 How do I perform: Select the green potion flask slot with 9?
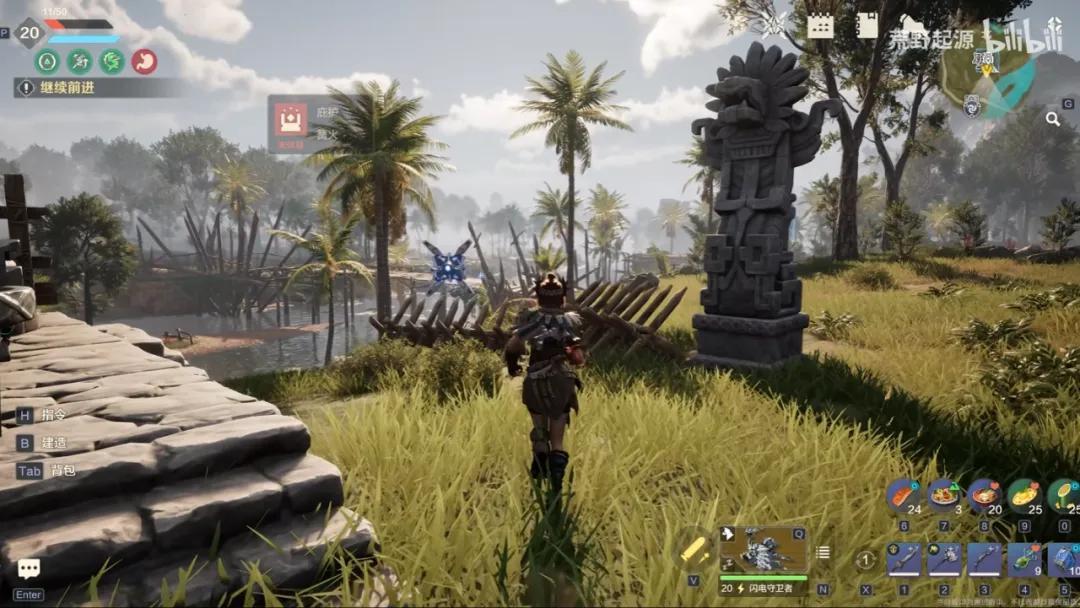point(1025,559)
